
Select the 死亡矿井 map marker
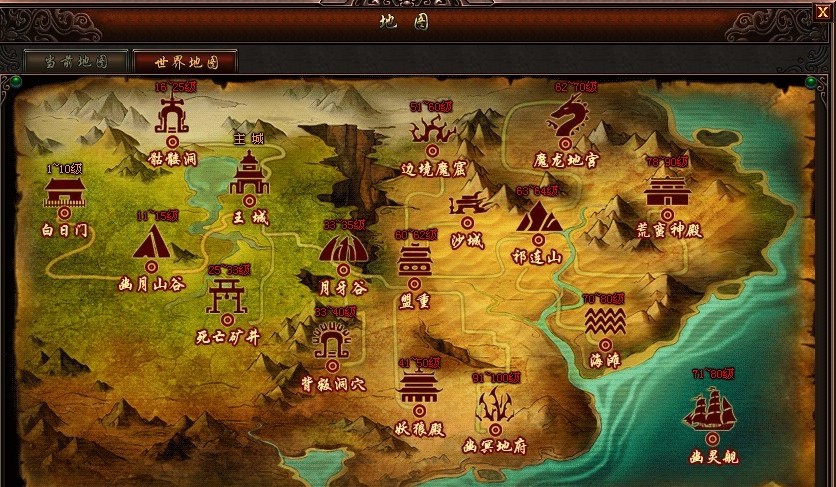pos(227,298)
